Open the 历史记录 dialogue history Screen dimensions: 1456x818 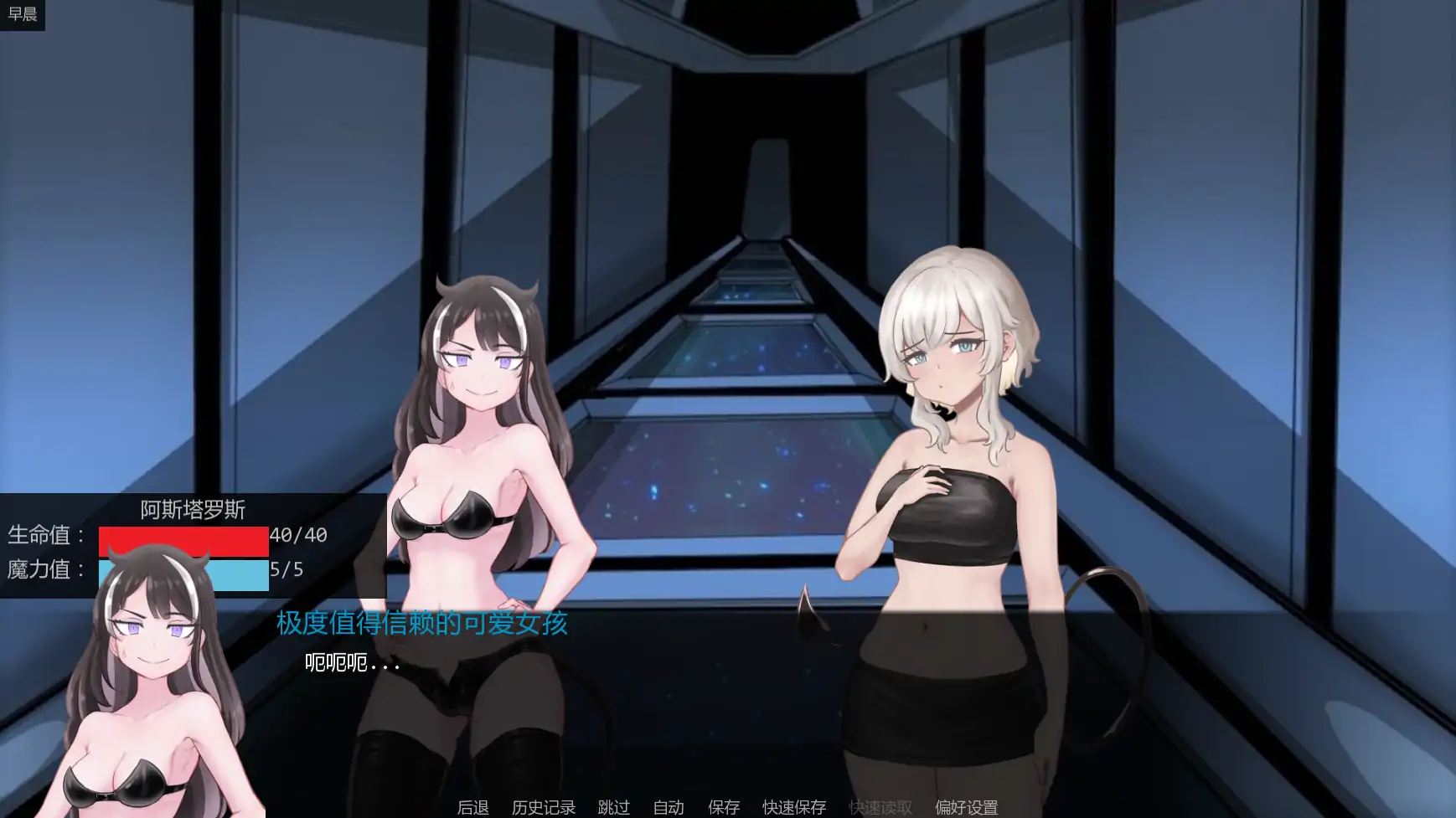(543, 807)
